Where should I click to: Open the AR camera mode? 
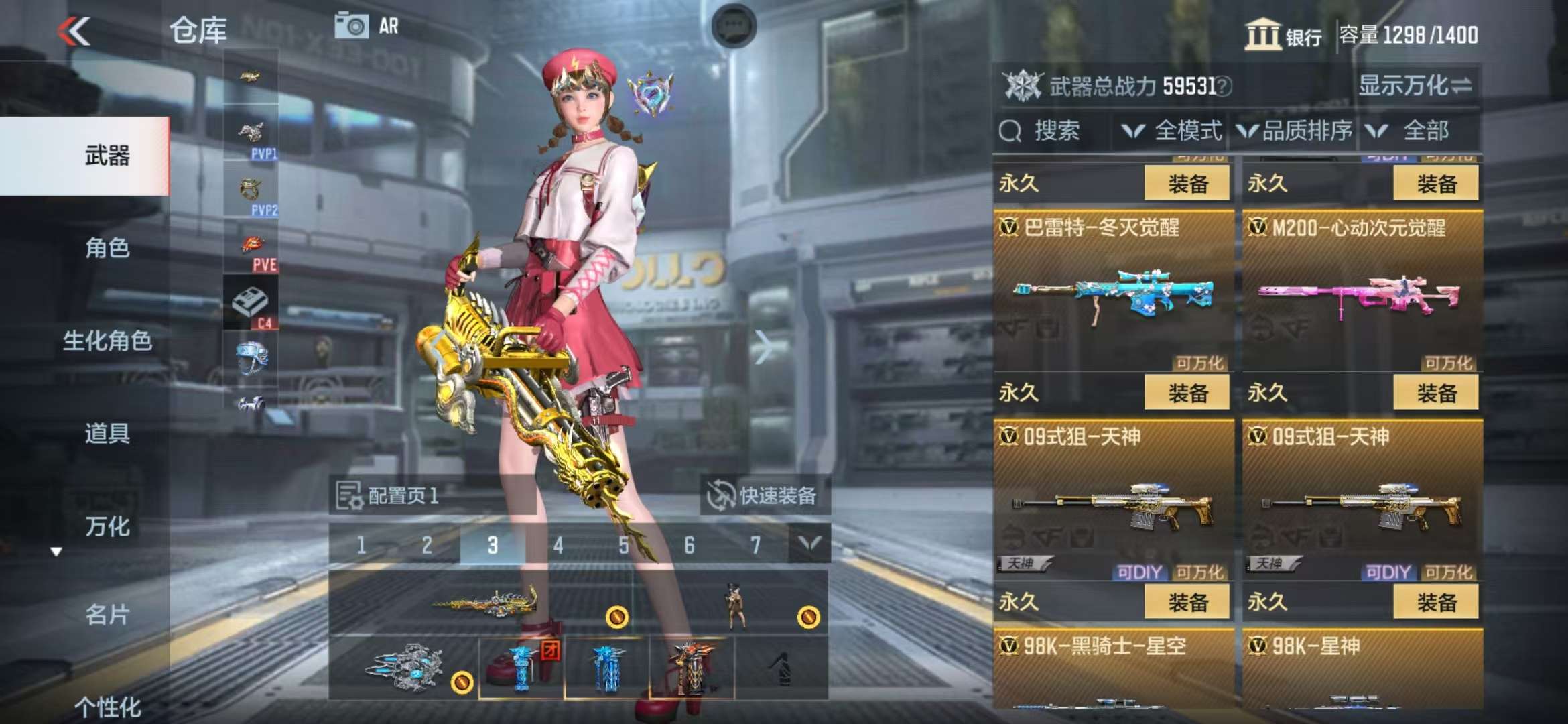point(367,26)
